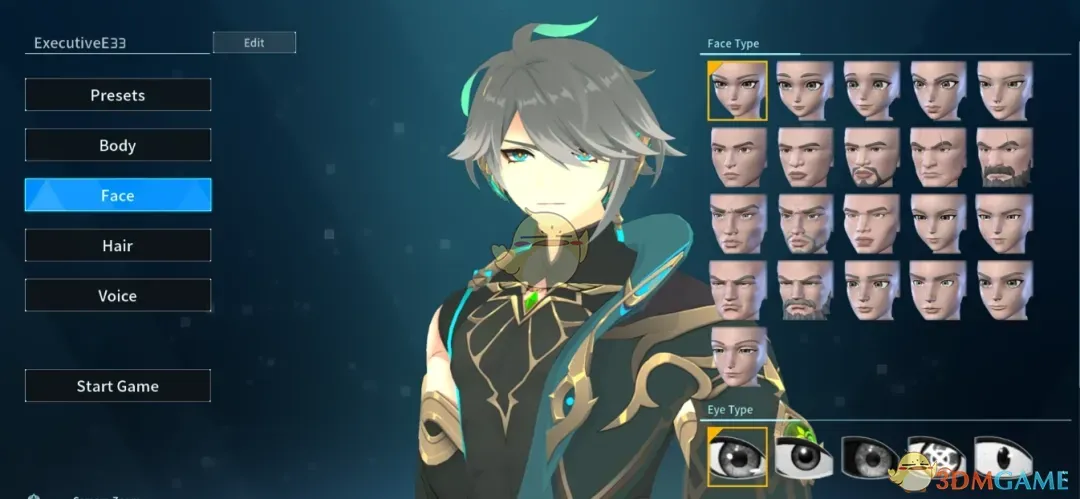Open the Presets menu
The image size is (1080, 499).
point(118,95)
